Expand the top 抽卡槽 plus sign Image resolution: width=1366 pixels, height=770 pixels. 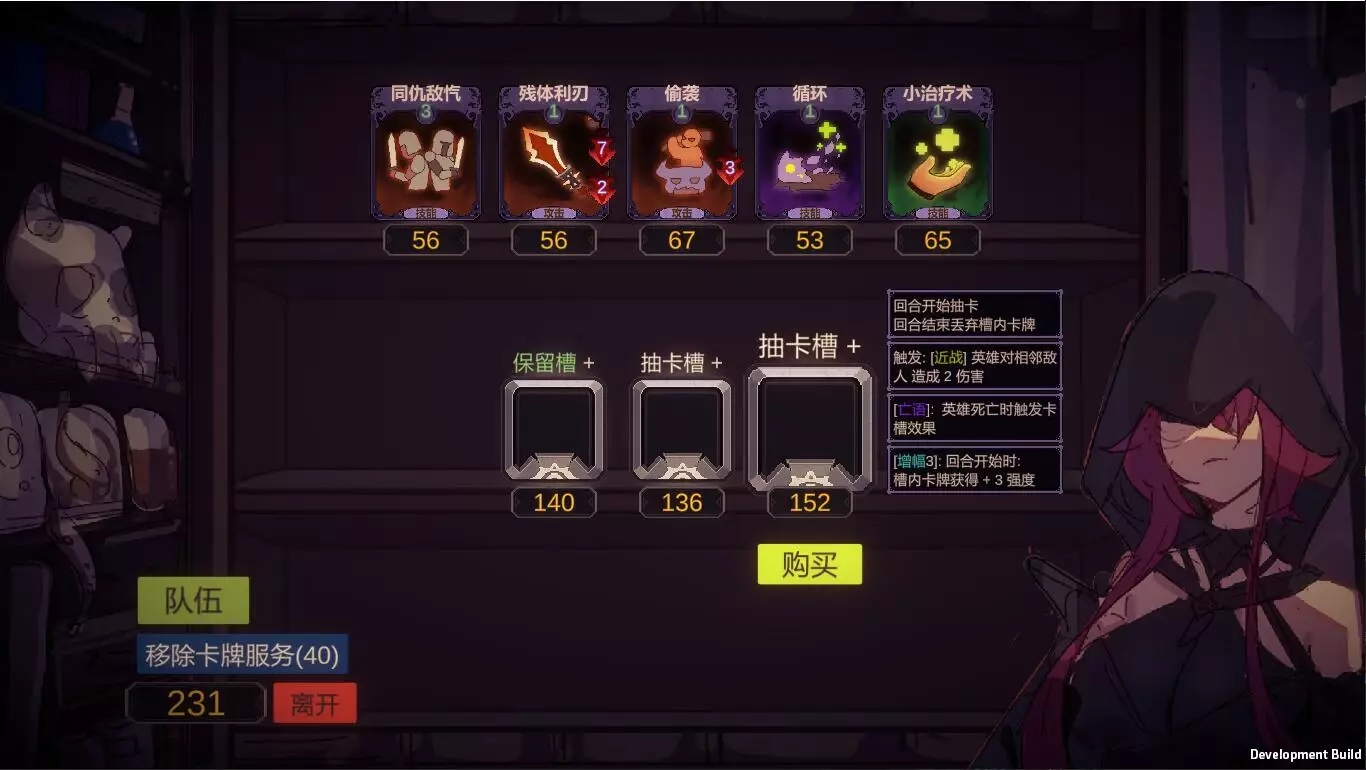853,345
